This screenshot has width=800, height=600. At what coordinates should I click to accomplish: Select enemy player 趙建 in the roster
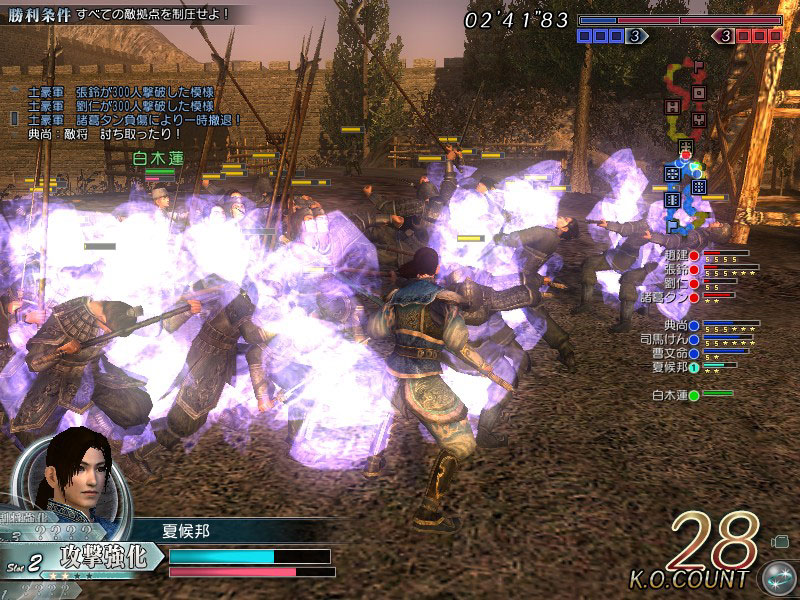(x=677, y=255)
